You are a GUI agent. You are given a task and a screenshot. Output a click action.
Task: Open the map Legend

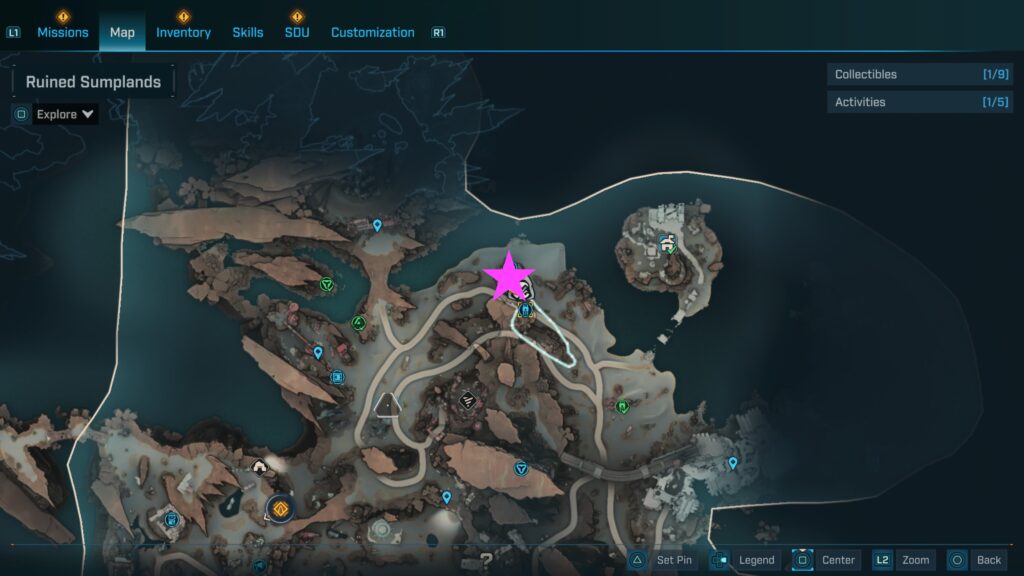(x=747, y=560)
